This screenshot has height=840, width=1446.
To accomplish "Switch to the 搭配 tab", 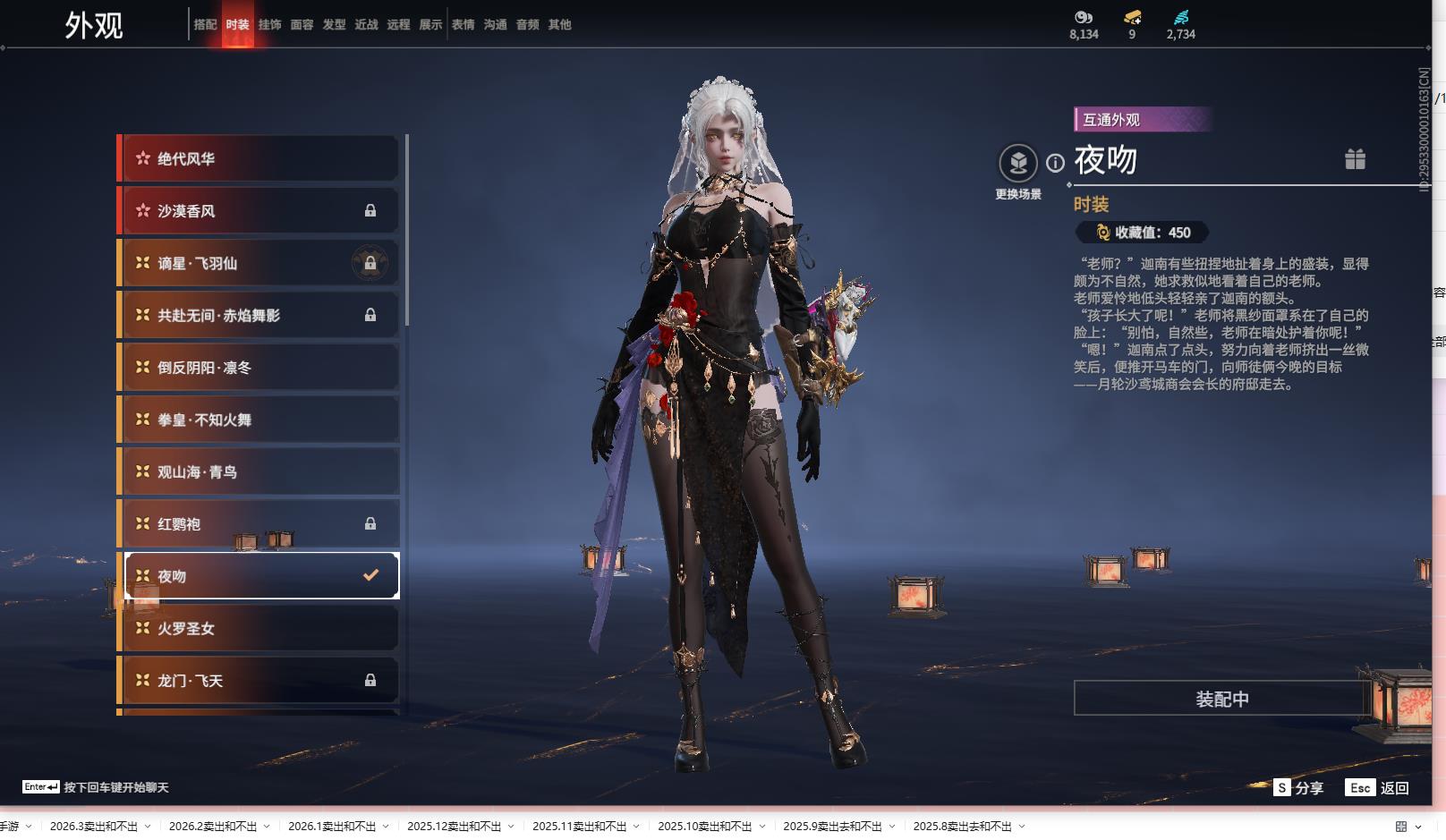I will point(205,25).
